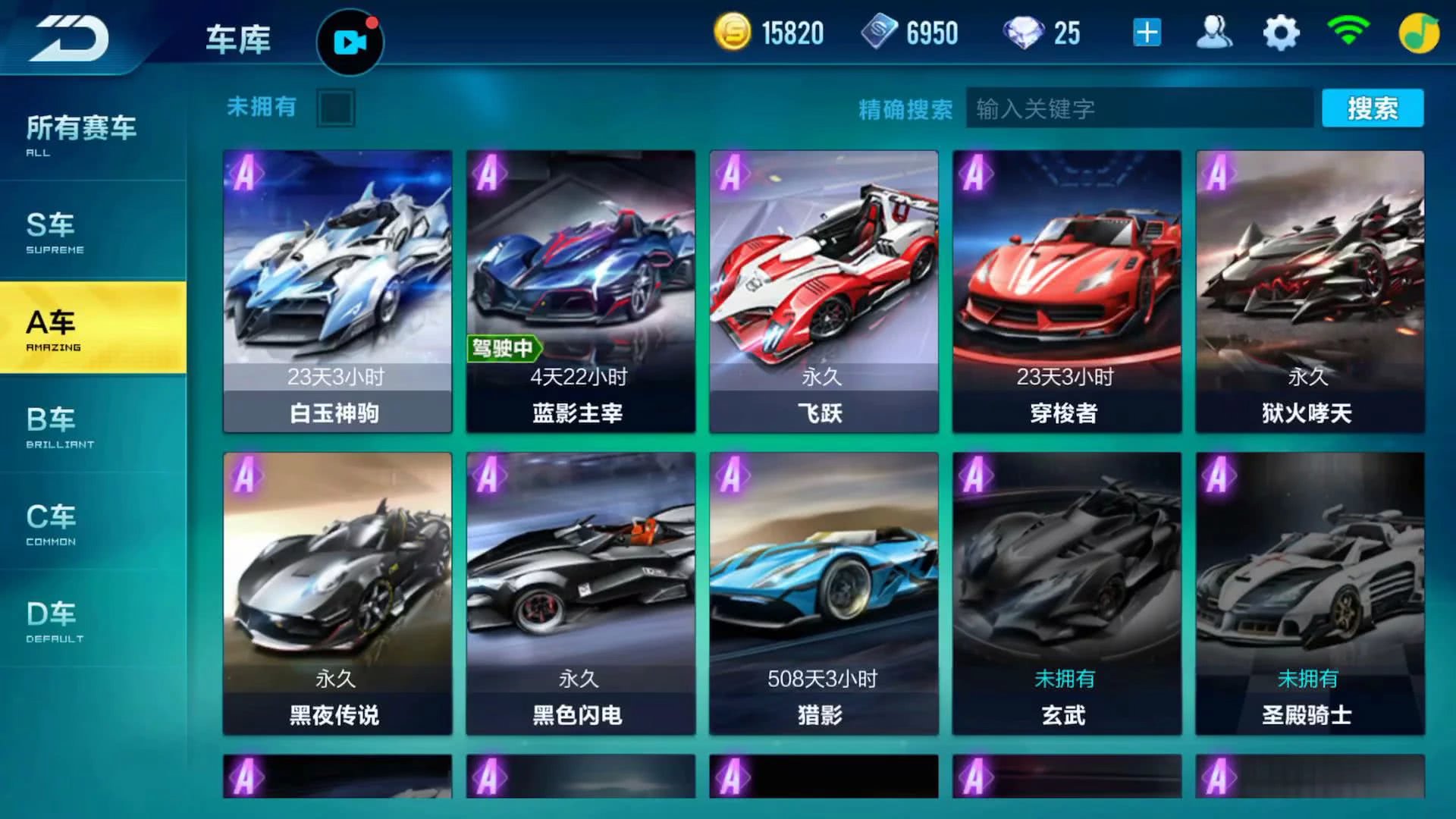Click the A-grade badge on 白玉神驹 card

tap(246, 174)
